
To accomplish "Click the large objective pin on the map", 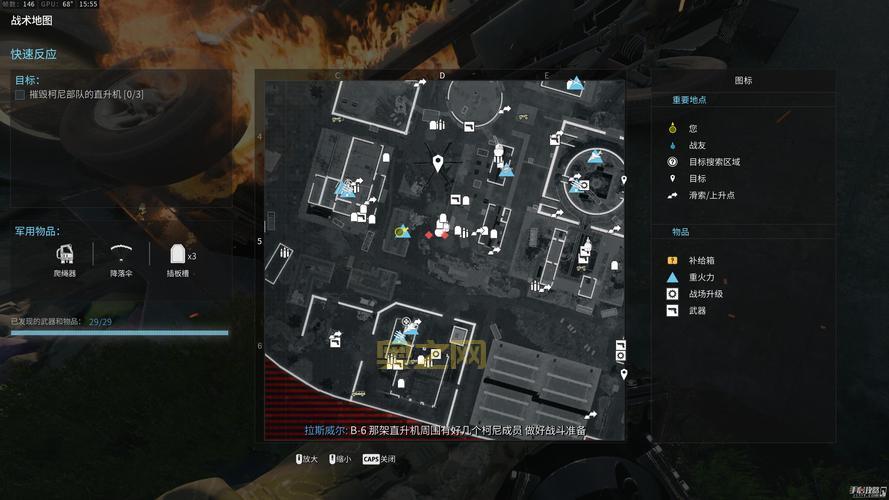I will tap(437, 163).
